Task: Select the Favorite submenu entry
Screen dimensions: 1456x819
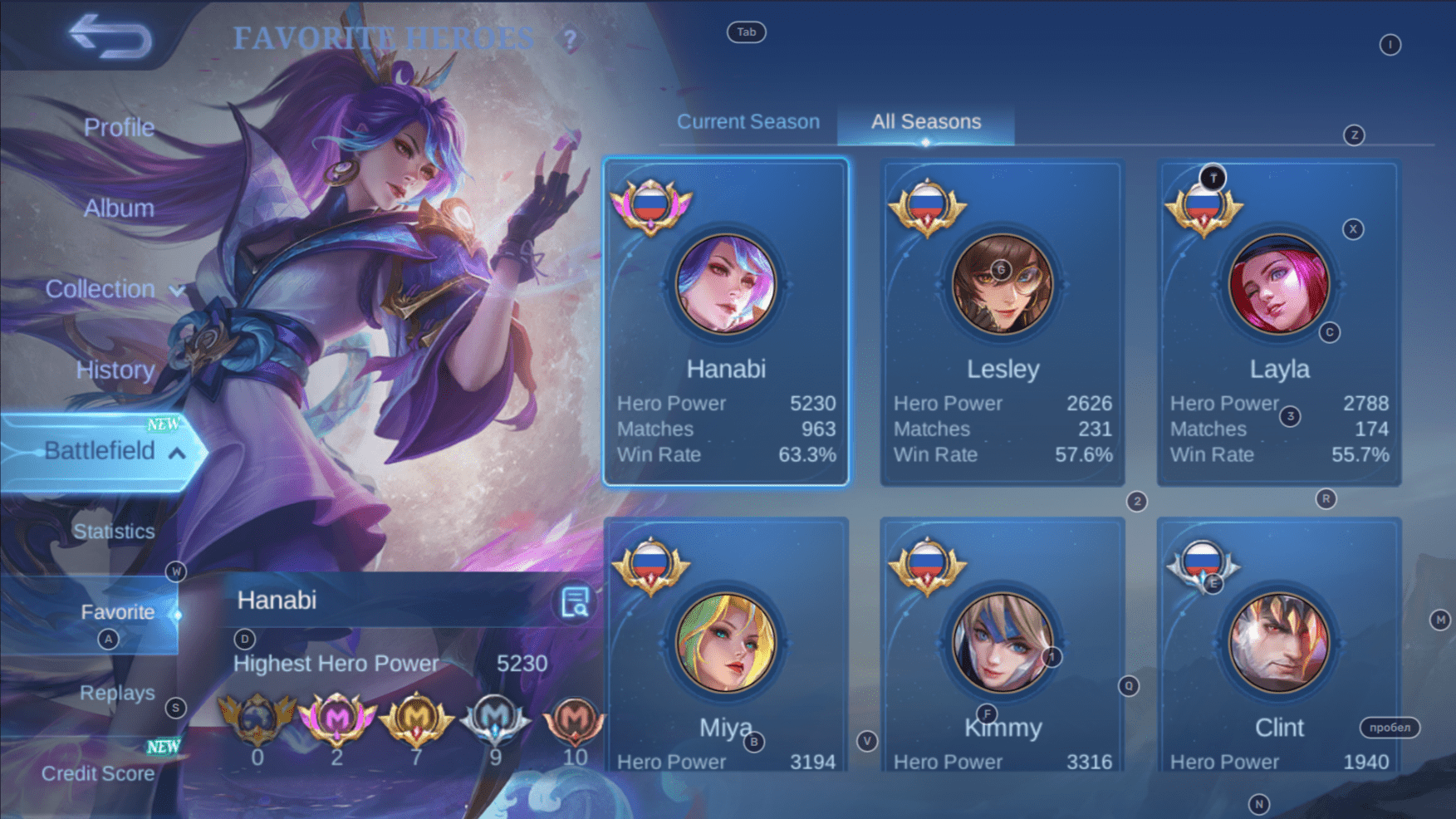Action: [117, 612]
